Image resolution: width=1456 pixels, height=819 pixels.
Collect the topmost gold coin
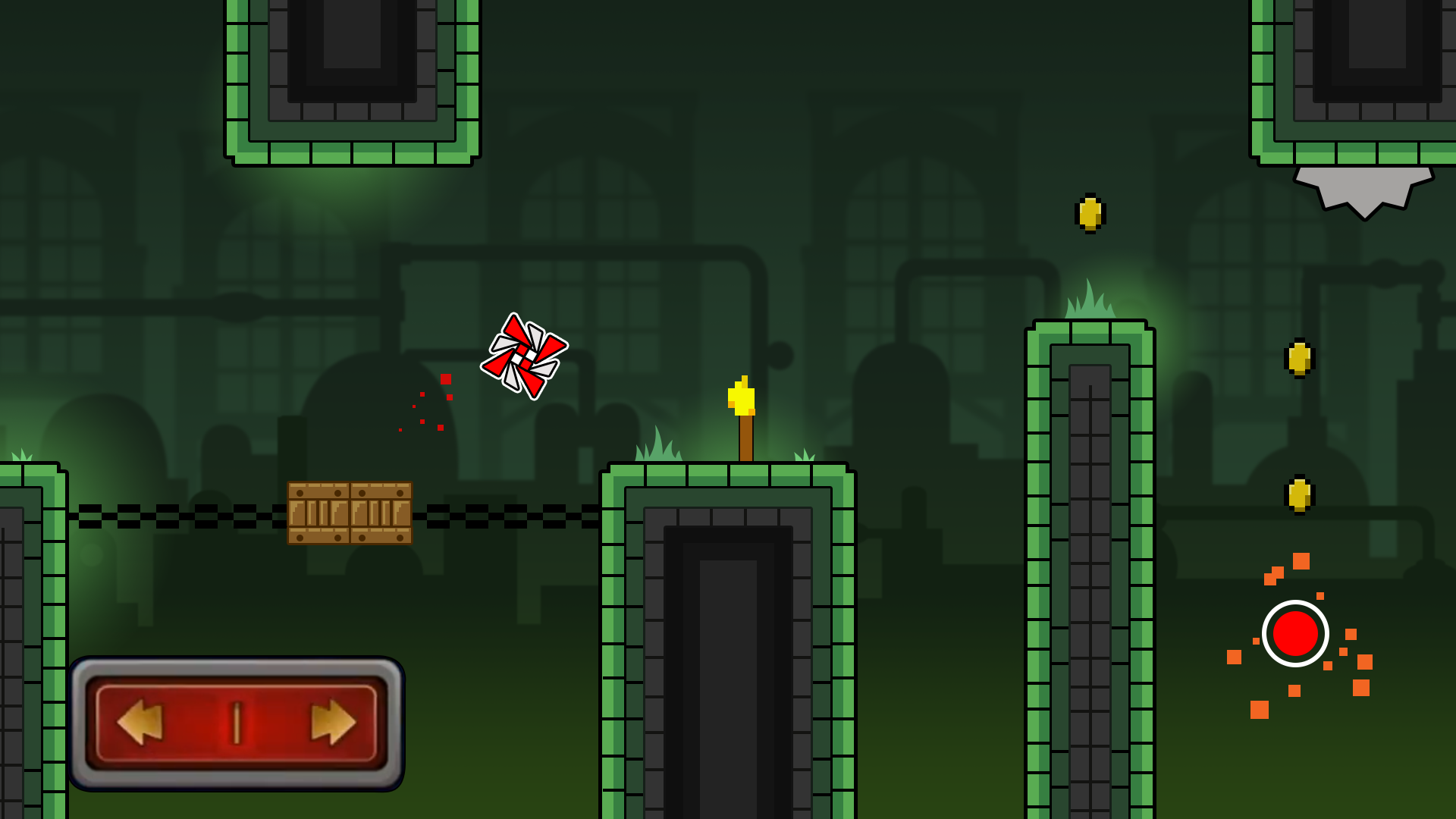(x=1090, y=213)
